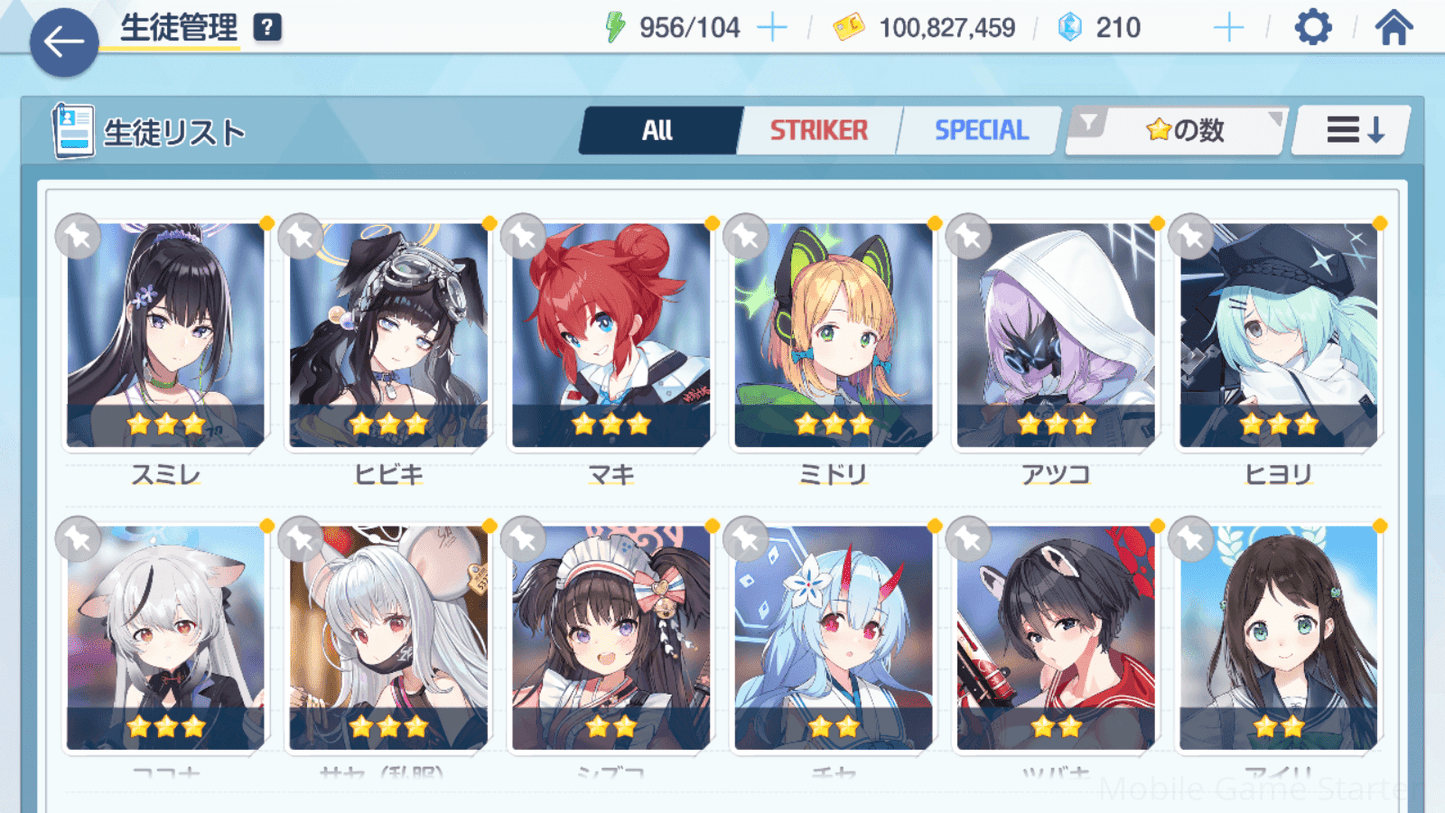Choose the ヒヨリ student card

point(1279,335)
